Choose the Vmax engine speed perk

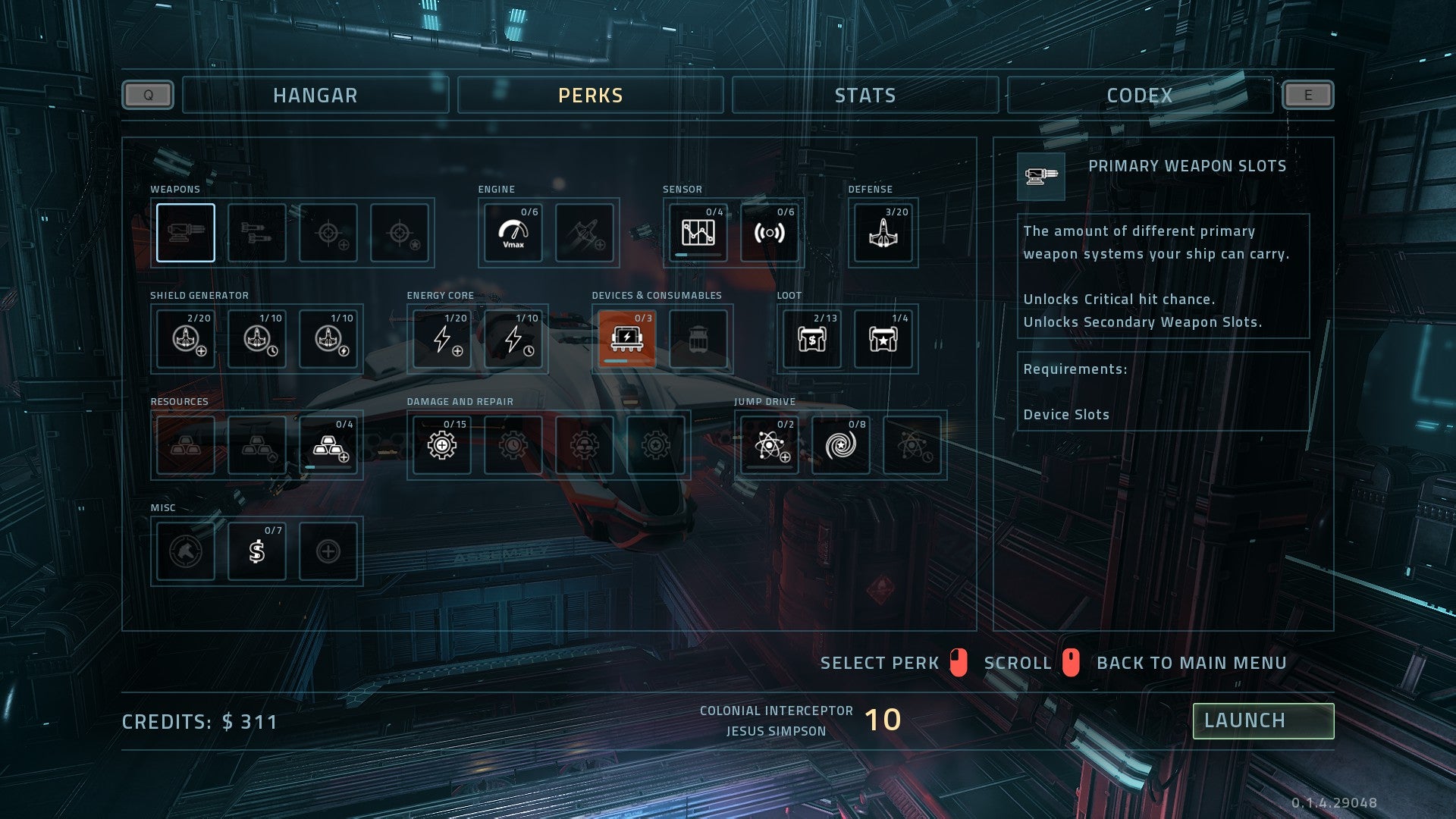[x=513, y=233]
